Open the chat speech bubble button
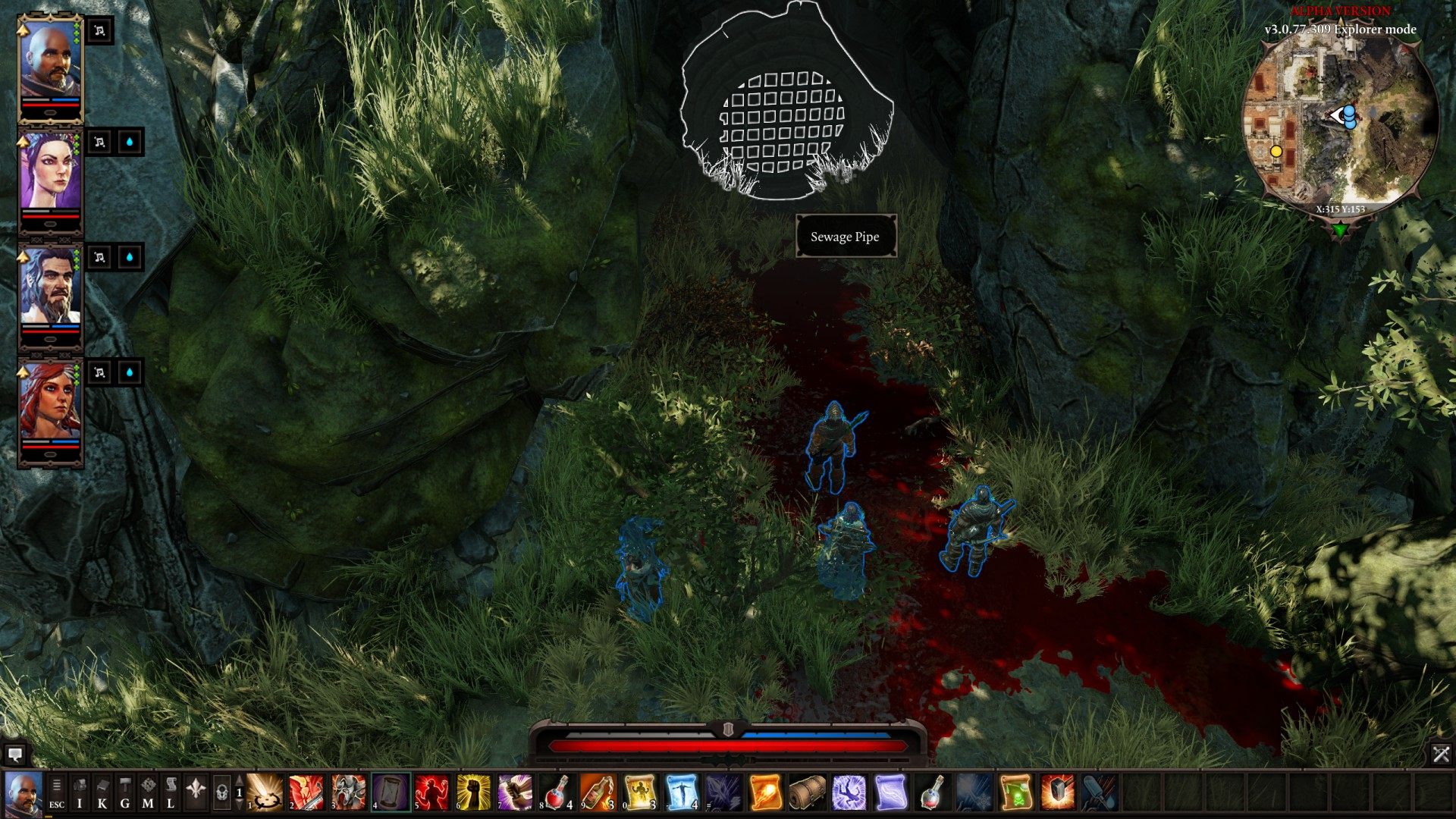1456x819 pixels. pos(14,755)
